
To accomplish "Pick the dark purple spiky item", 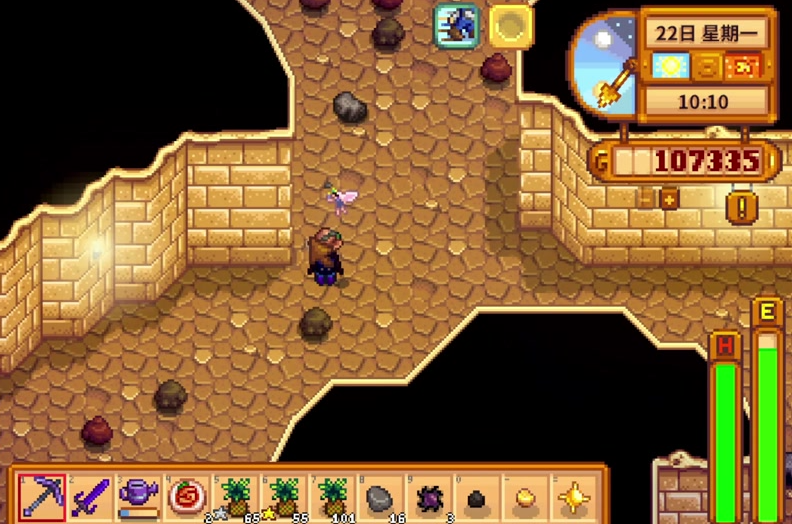I will pos(428,495).
